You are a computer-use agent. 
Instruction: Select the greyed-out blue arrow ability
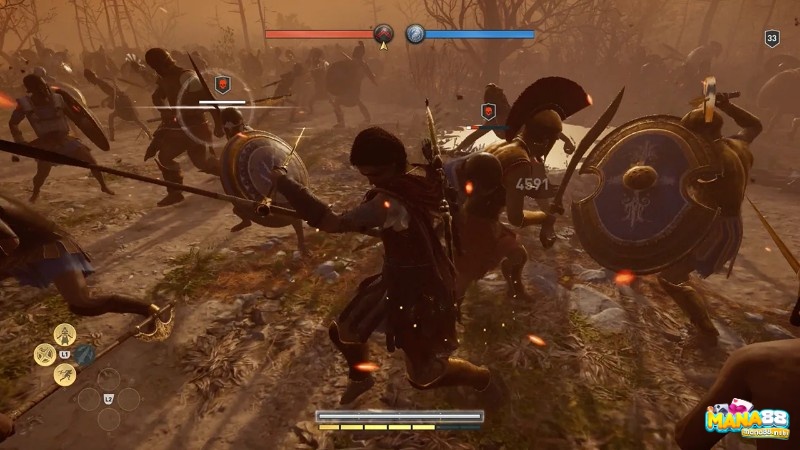point(84,354)
